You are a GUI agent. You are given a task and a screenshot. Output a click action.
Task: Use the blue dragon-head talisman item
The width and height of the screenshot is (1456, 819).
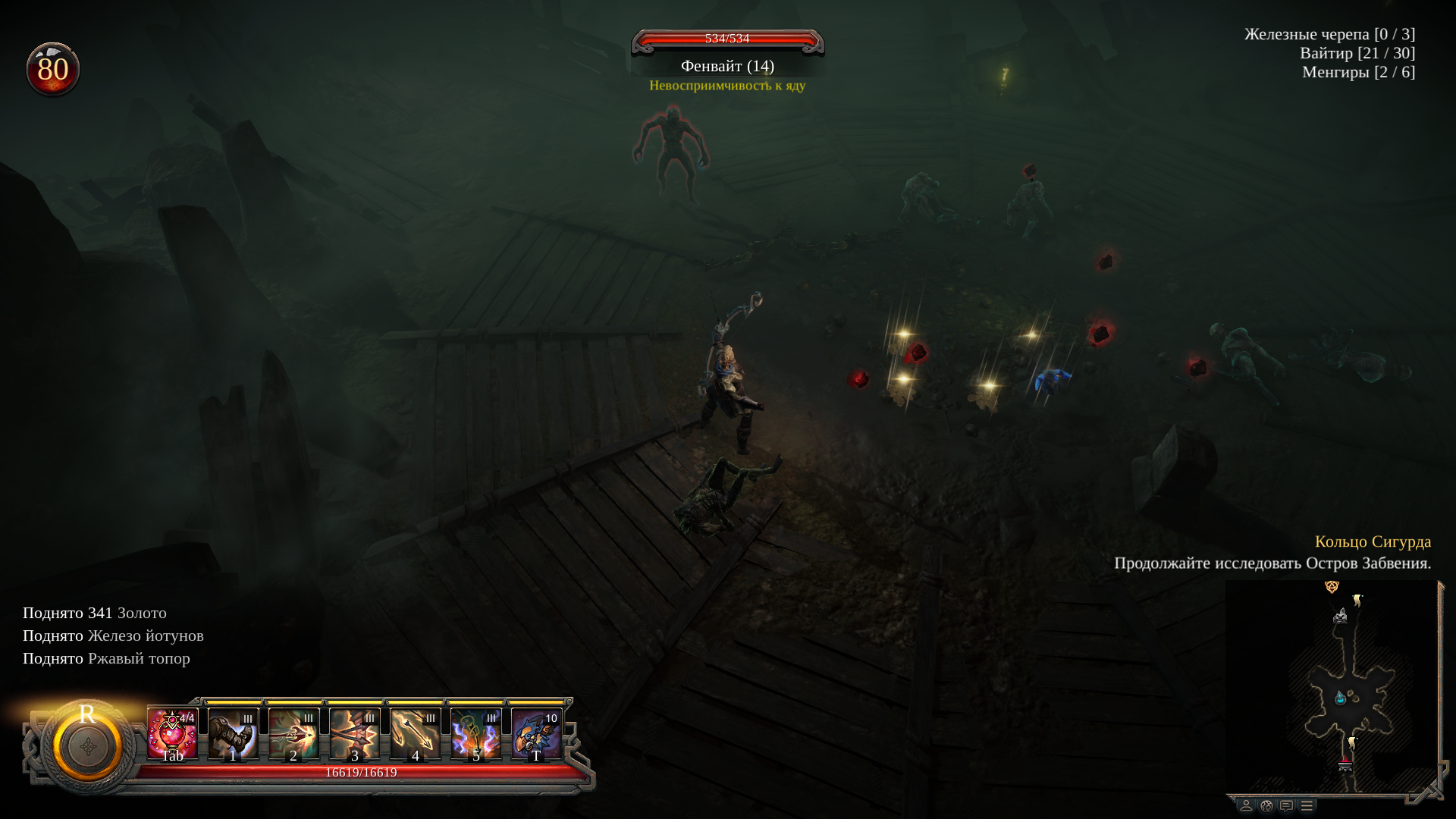coord(536,733)
